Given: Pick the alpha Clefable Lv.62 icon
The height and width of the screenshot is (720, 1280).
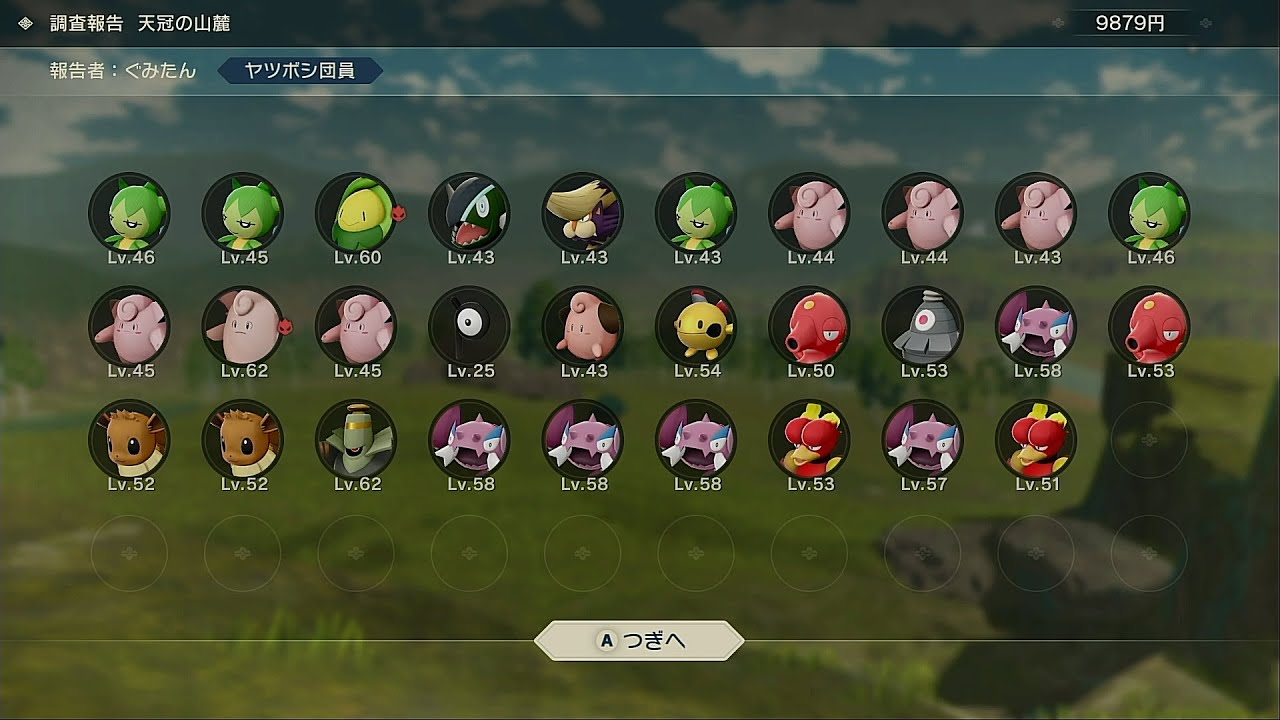Looking at the screenshot, I should 243,327.
